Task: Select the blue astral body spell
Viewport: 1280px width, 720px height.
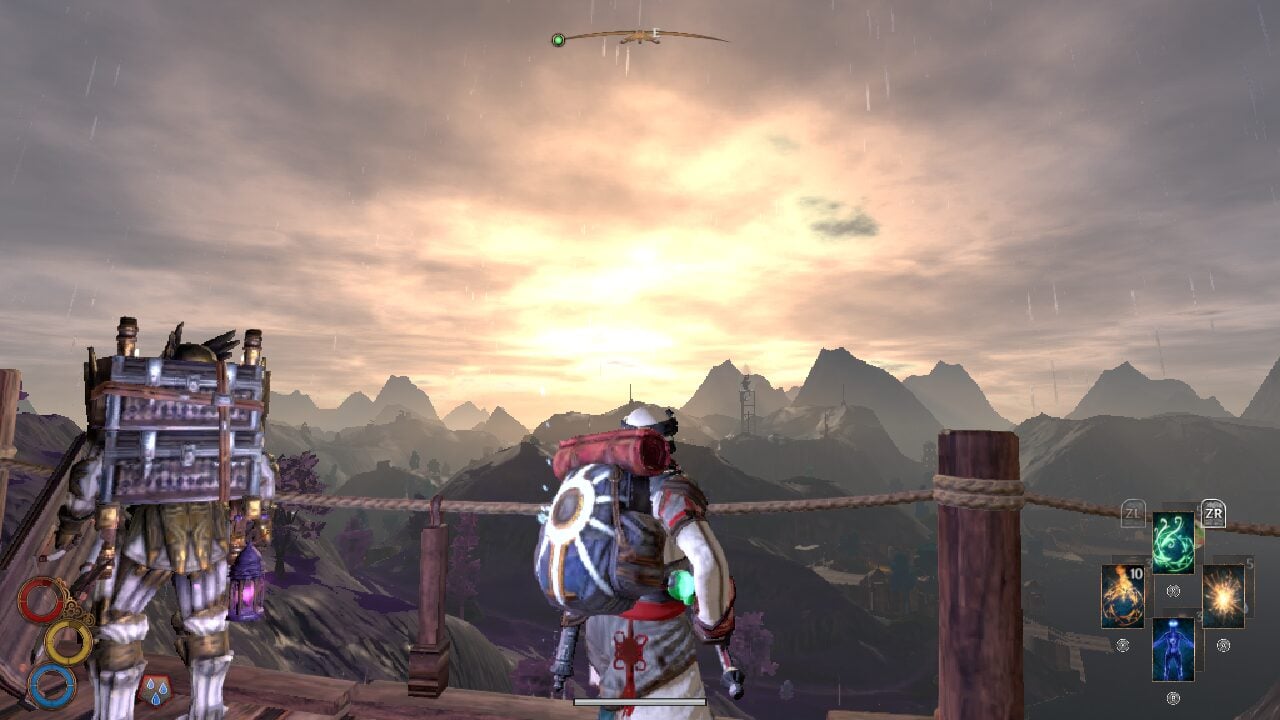Action: (1174, 646)
